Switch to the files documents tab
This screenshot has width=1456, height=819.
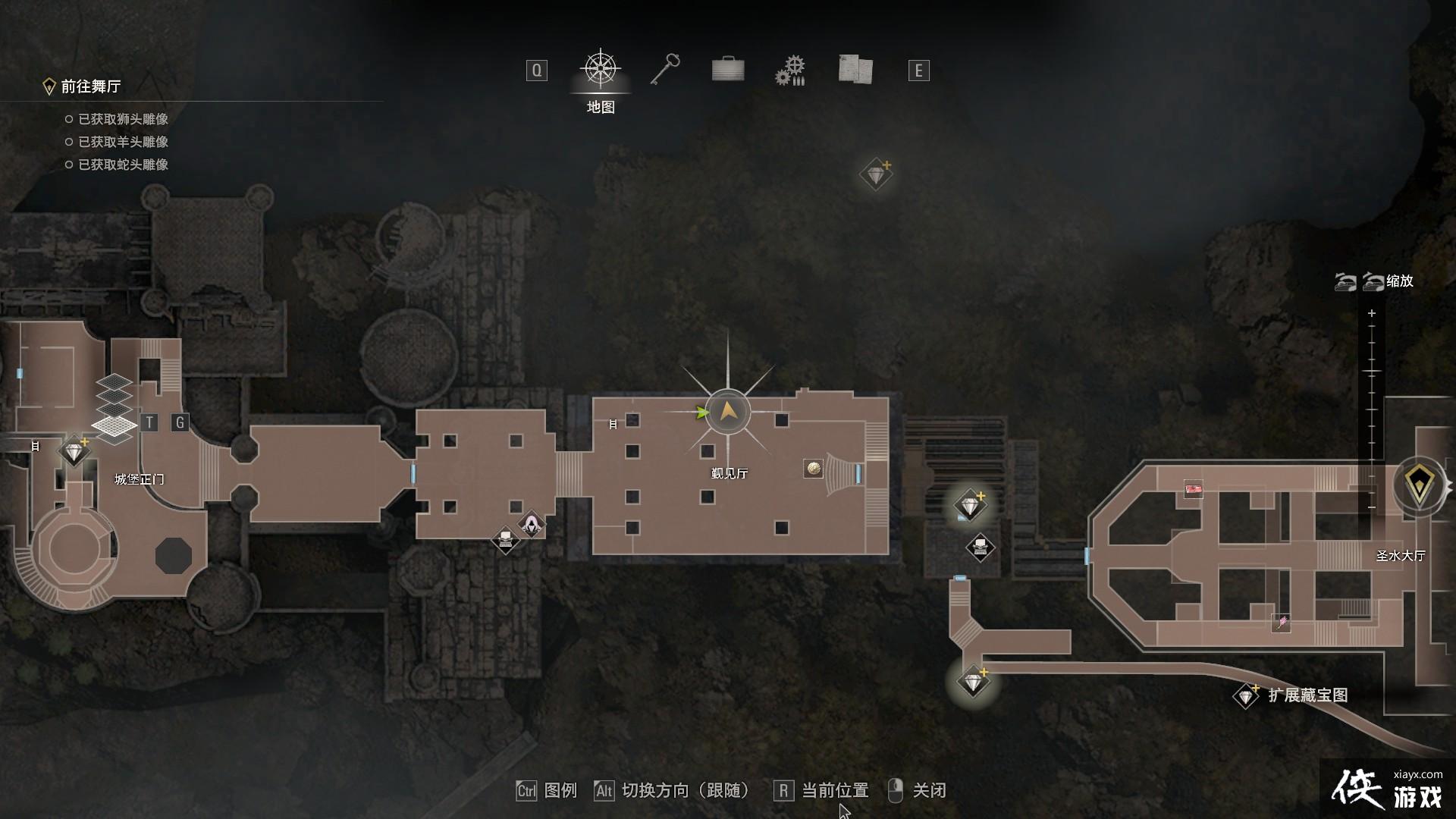[x=855, y=70]
